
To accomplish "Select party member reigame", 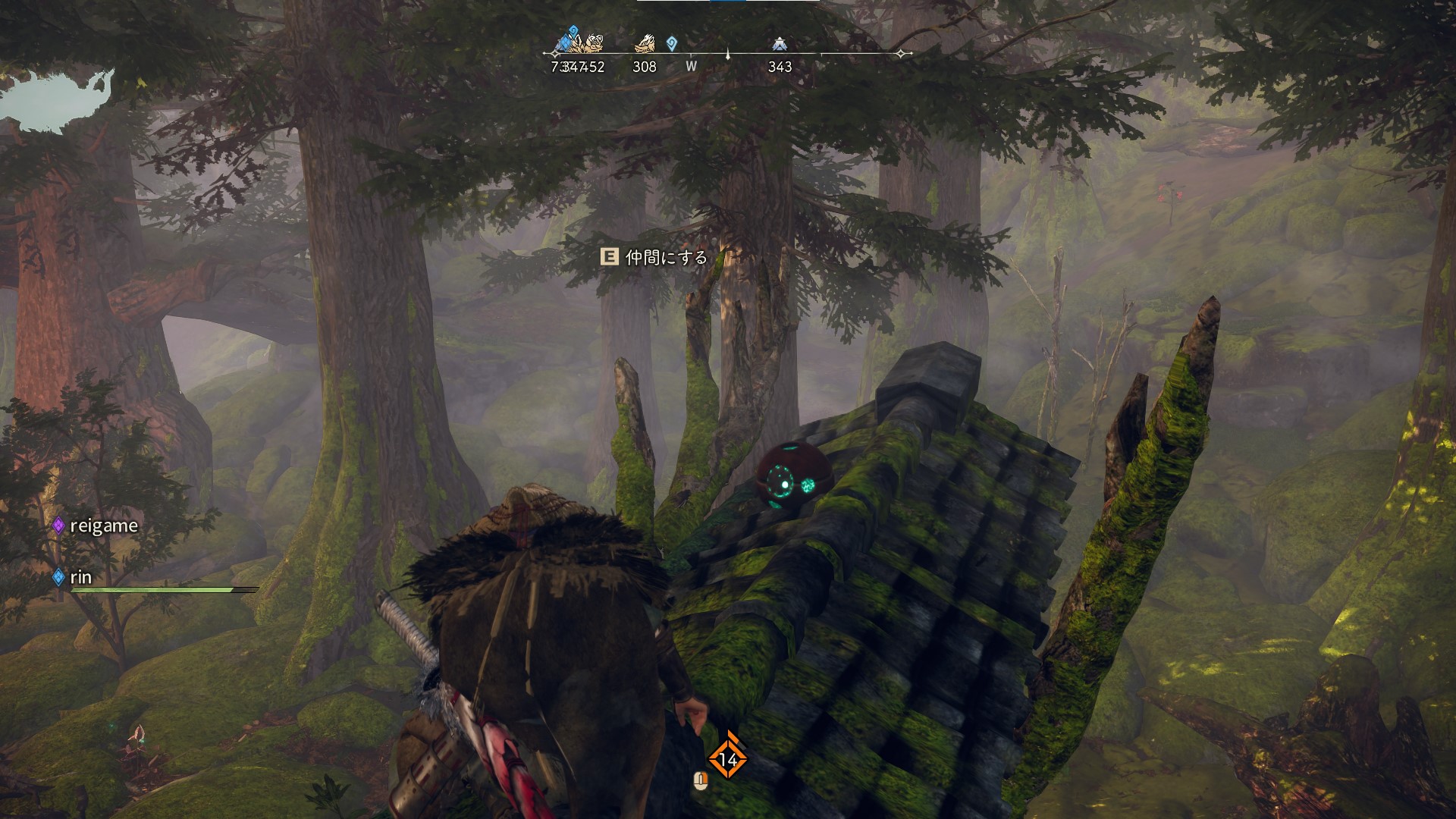I will [x=103, y=526].
